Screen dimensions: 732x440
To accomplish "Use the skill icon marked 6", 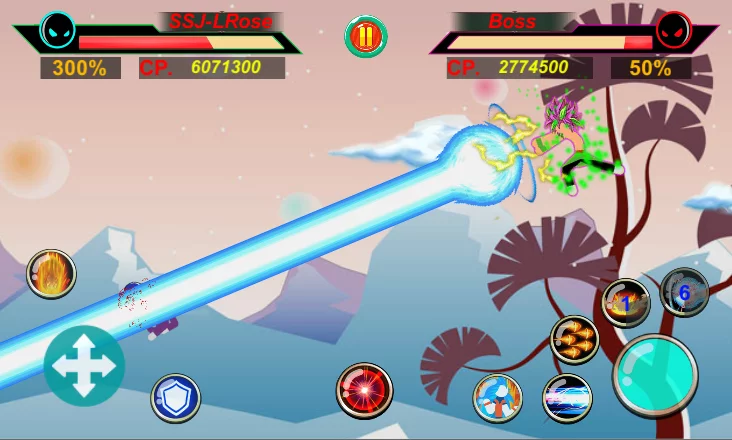I will [x=685, y=292].
